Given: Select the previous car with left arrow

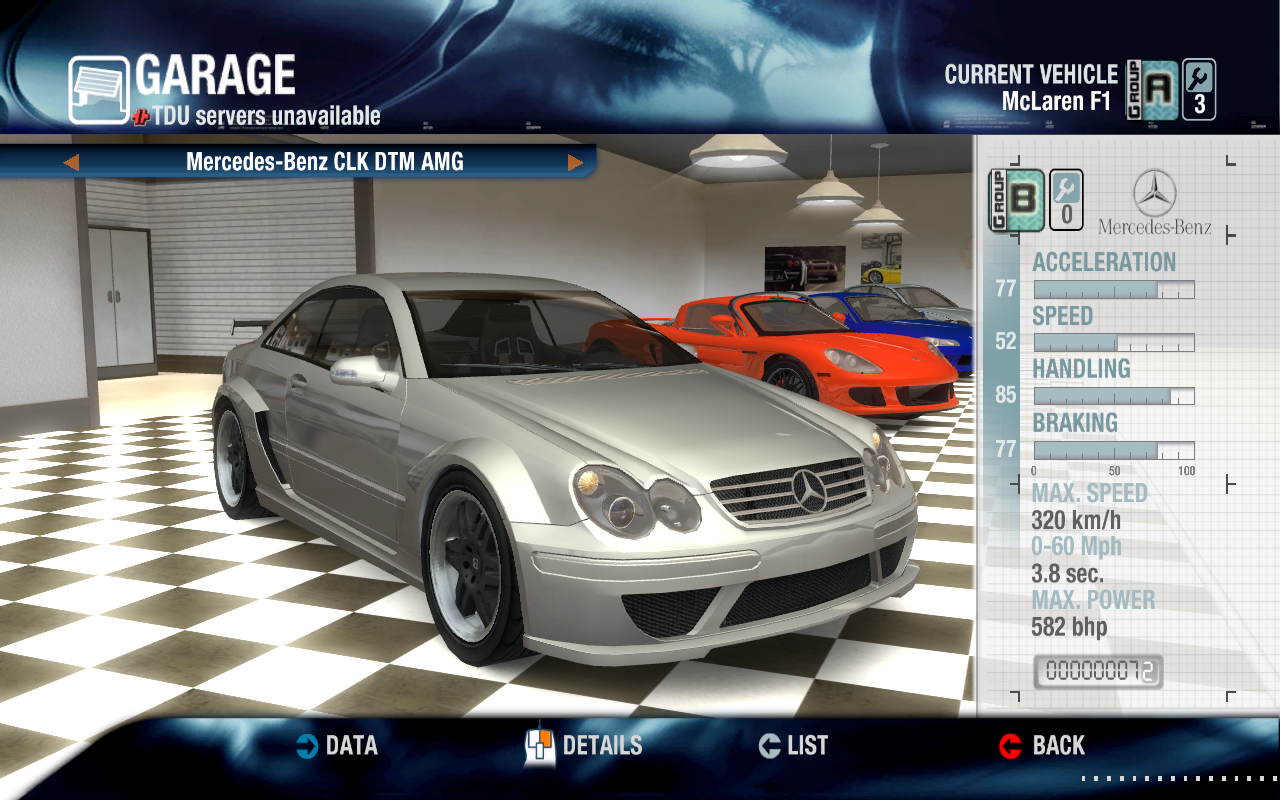Looking at the screenshot, I should (x=71, y=162).
